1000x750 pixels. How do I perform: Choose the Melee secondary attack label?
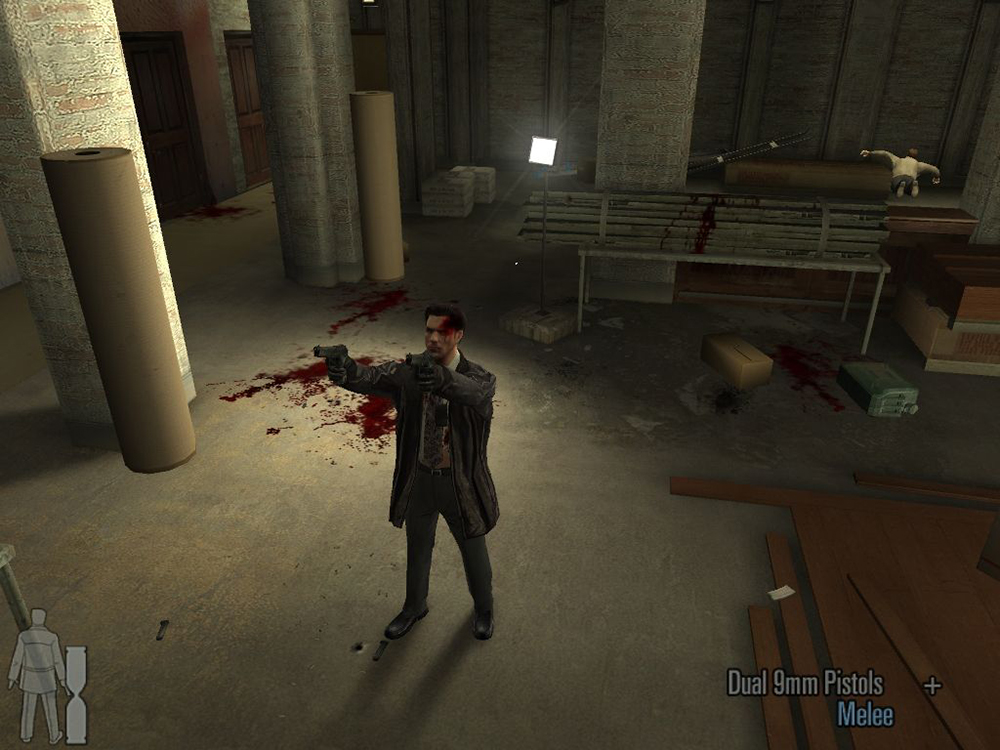(865, 715)
